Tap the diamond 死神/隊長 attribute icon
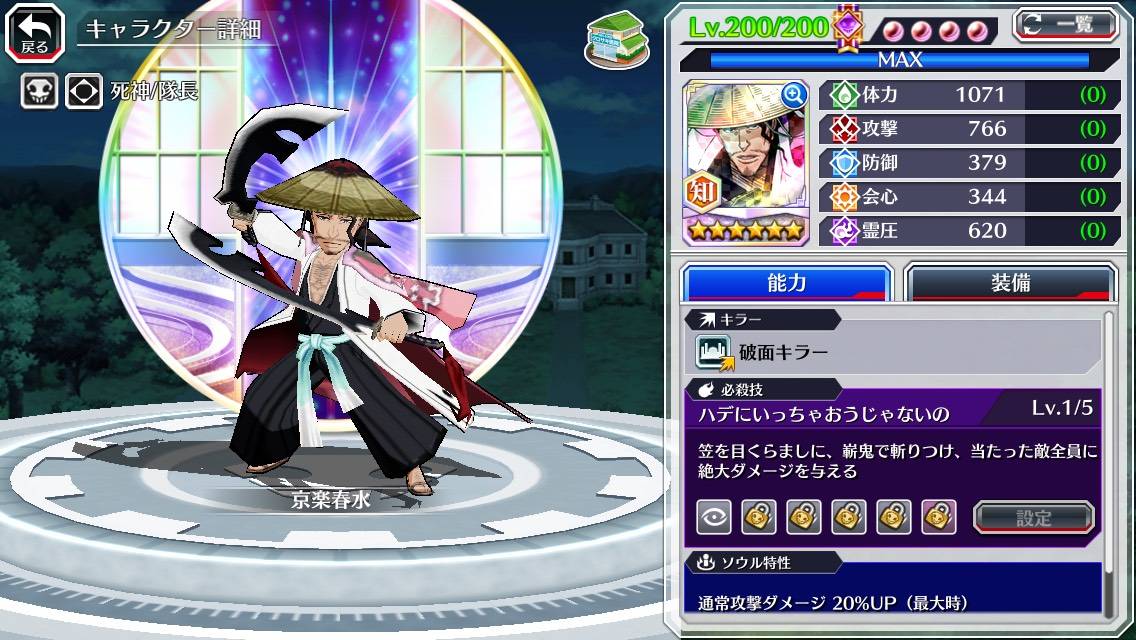This screenshot has height=640, width=1136. coord(84,92)
